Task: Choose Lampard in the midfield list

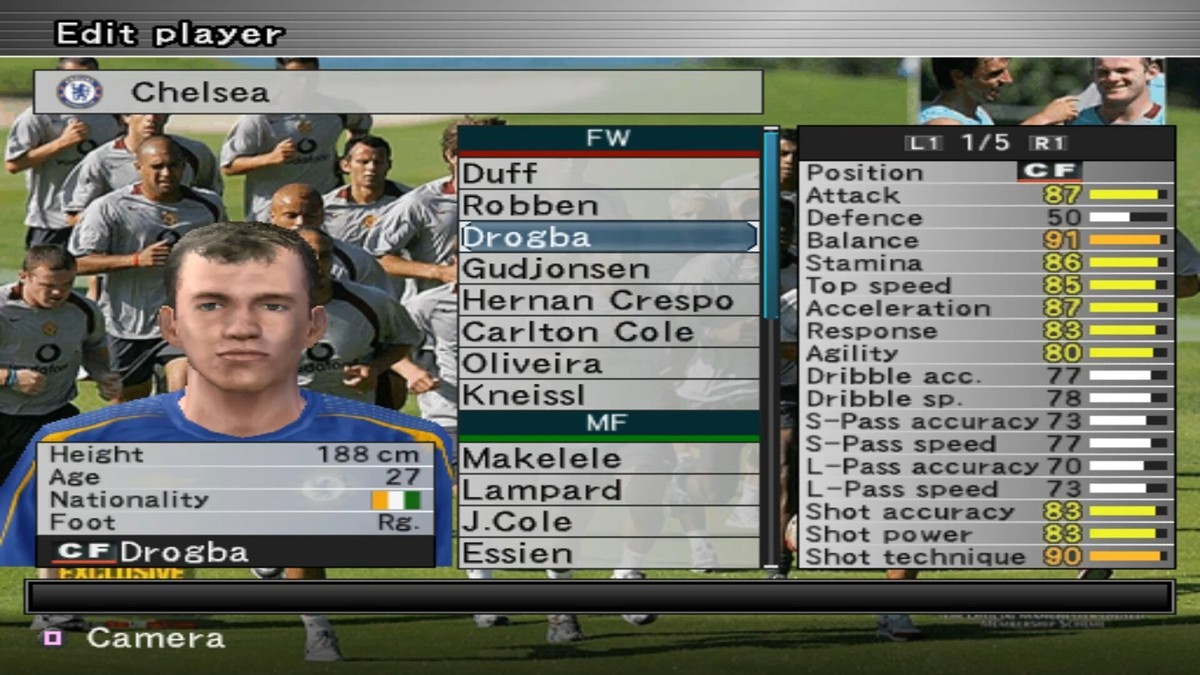Action: (608, 490)
